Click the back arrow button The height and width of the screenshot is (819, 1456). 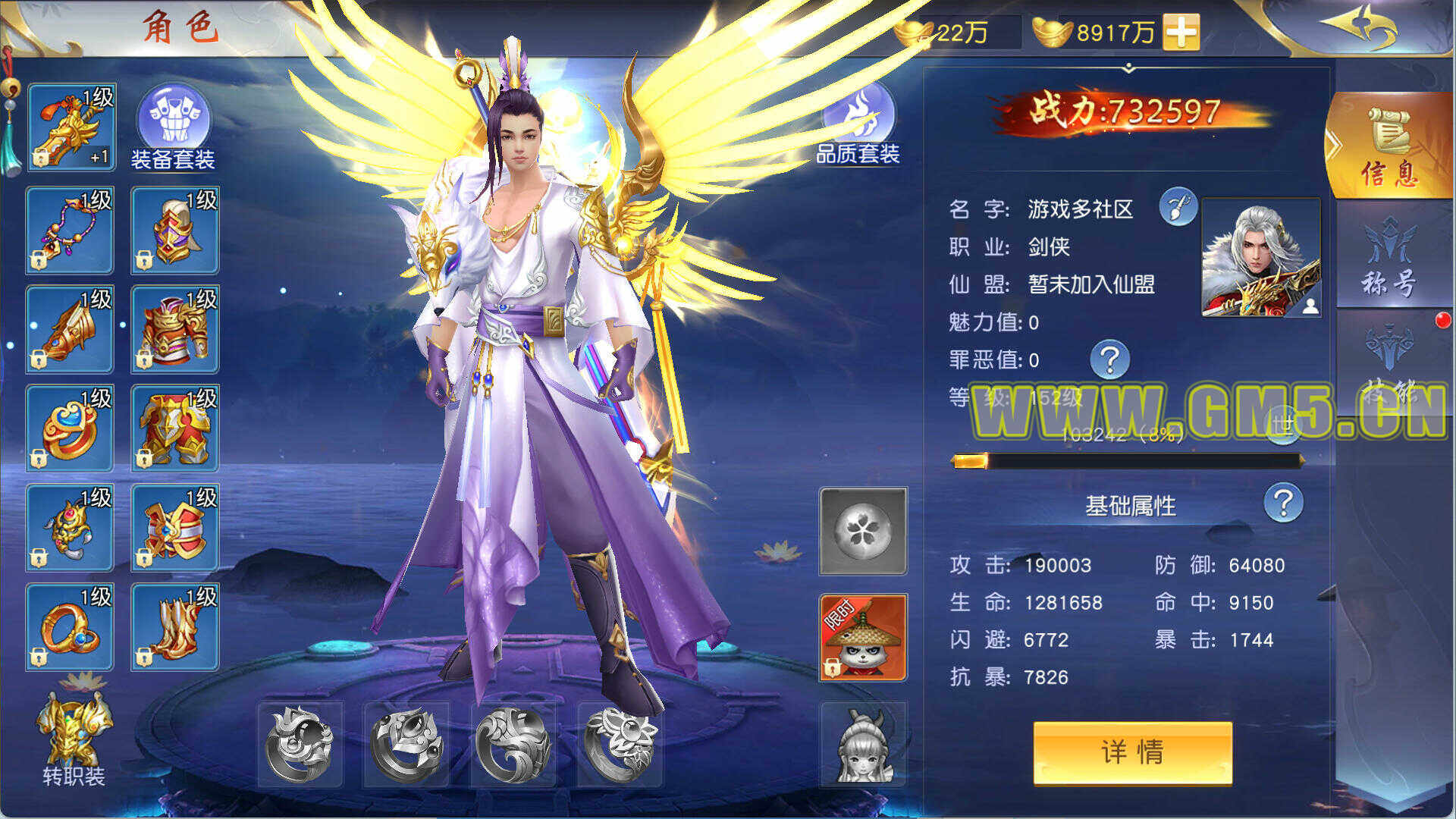click(x=1363, y=27)
